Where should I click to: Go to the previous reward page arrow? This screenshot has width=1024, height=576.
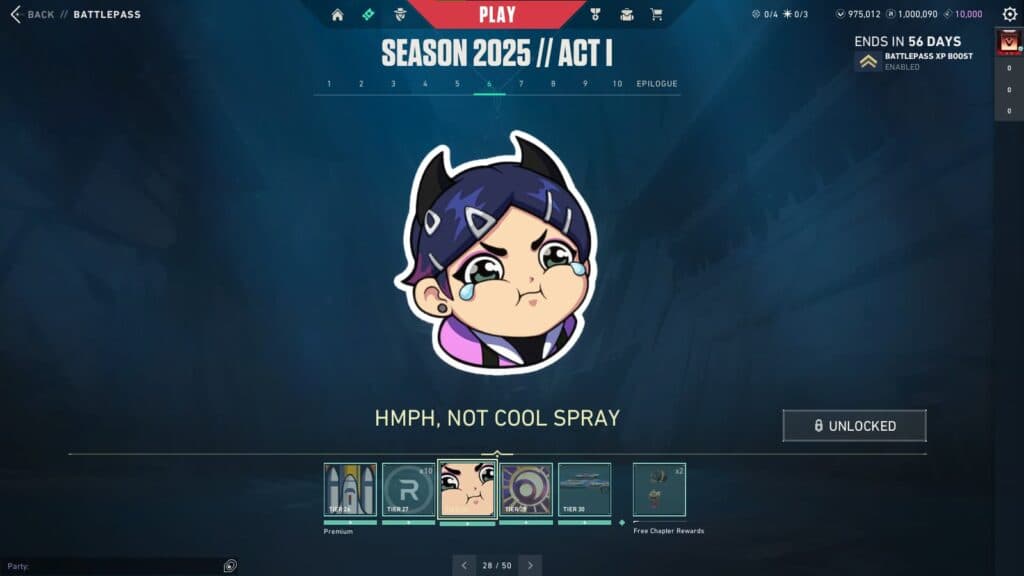pos(464,565)
